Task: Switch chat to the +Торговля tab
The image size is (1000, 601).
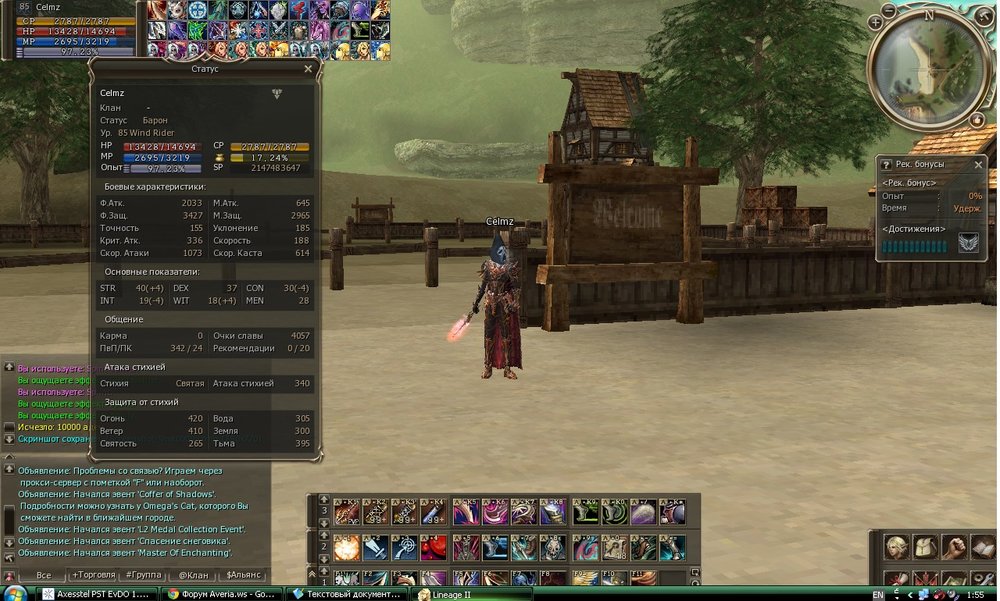Action: click(x=92, y=575)
